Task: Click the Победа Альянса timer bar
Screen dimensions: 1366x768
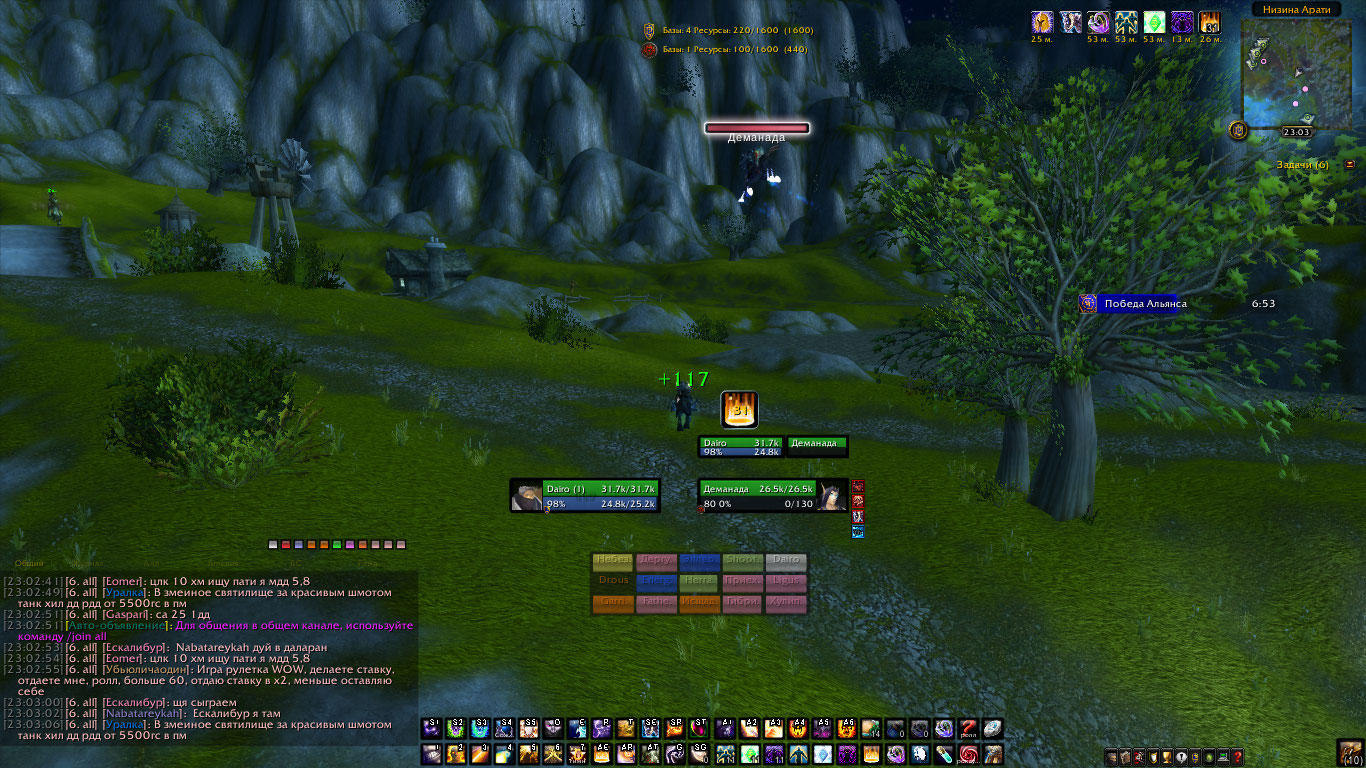Action: 1142,304
